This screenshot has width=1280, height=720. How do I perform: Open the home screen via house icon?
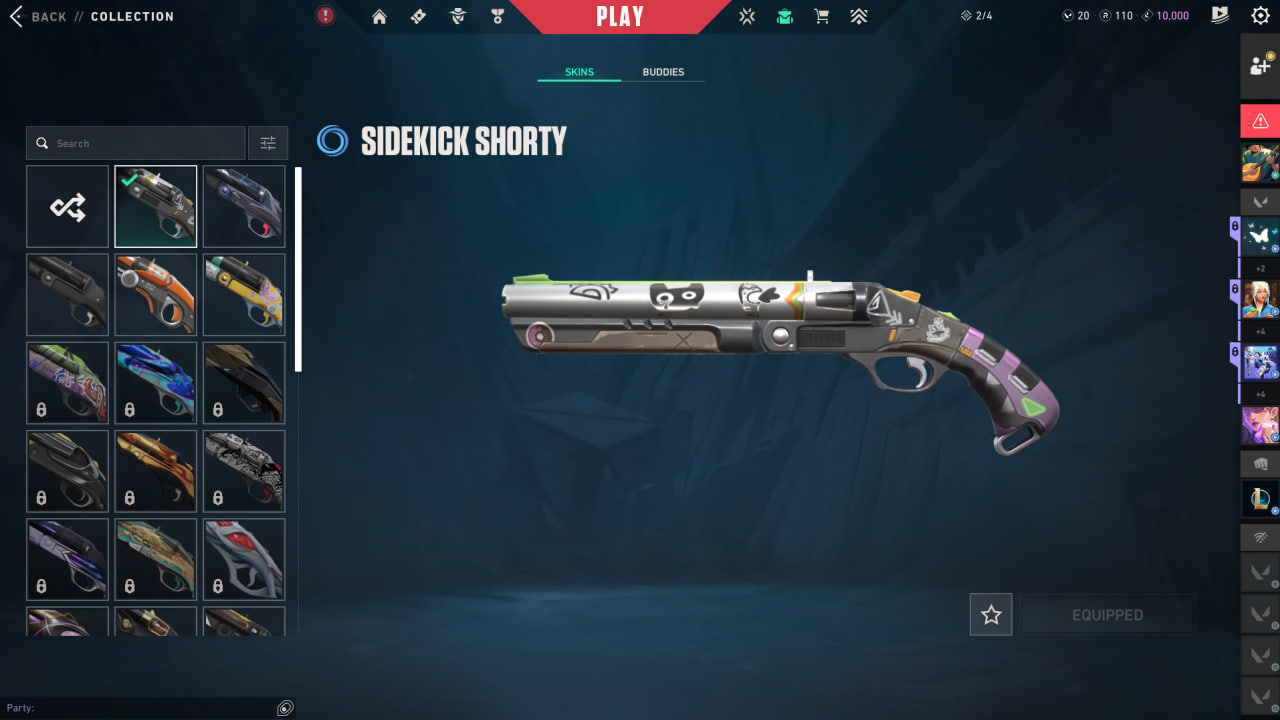(x=379, y=16)
